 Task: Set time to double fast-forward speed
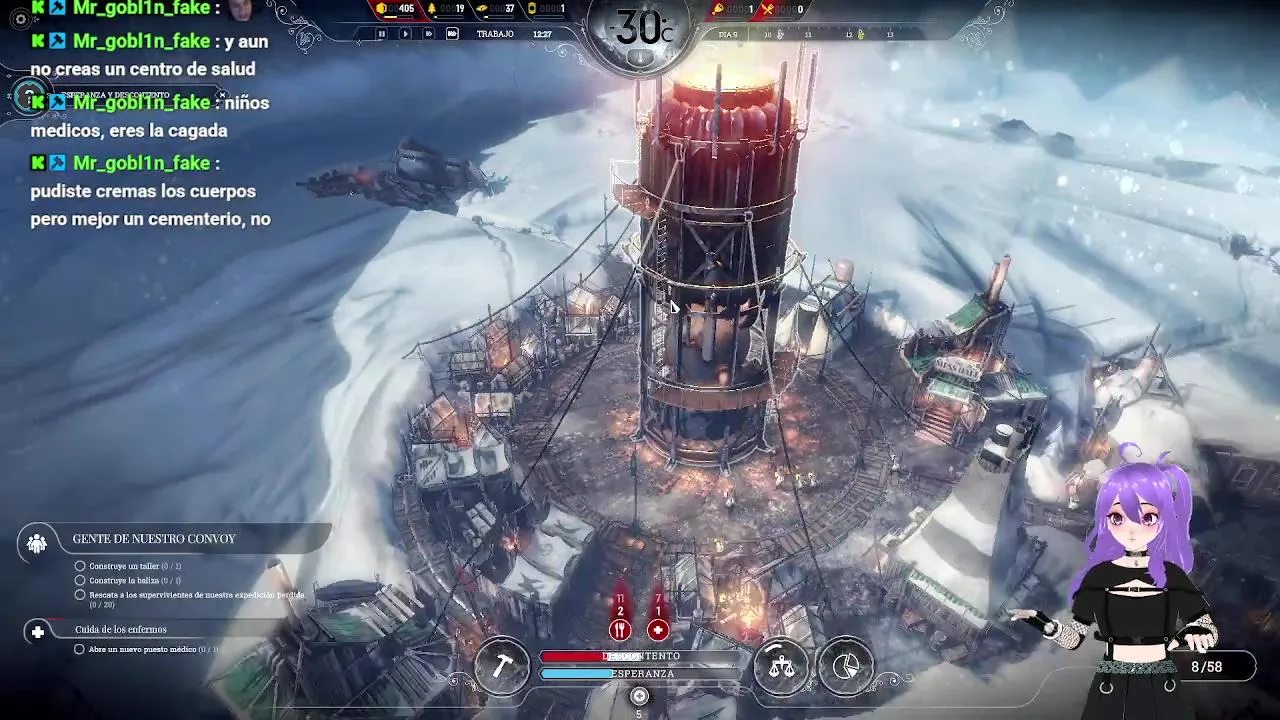[428, 34]
